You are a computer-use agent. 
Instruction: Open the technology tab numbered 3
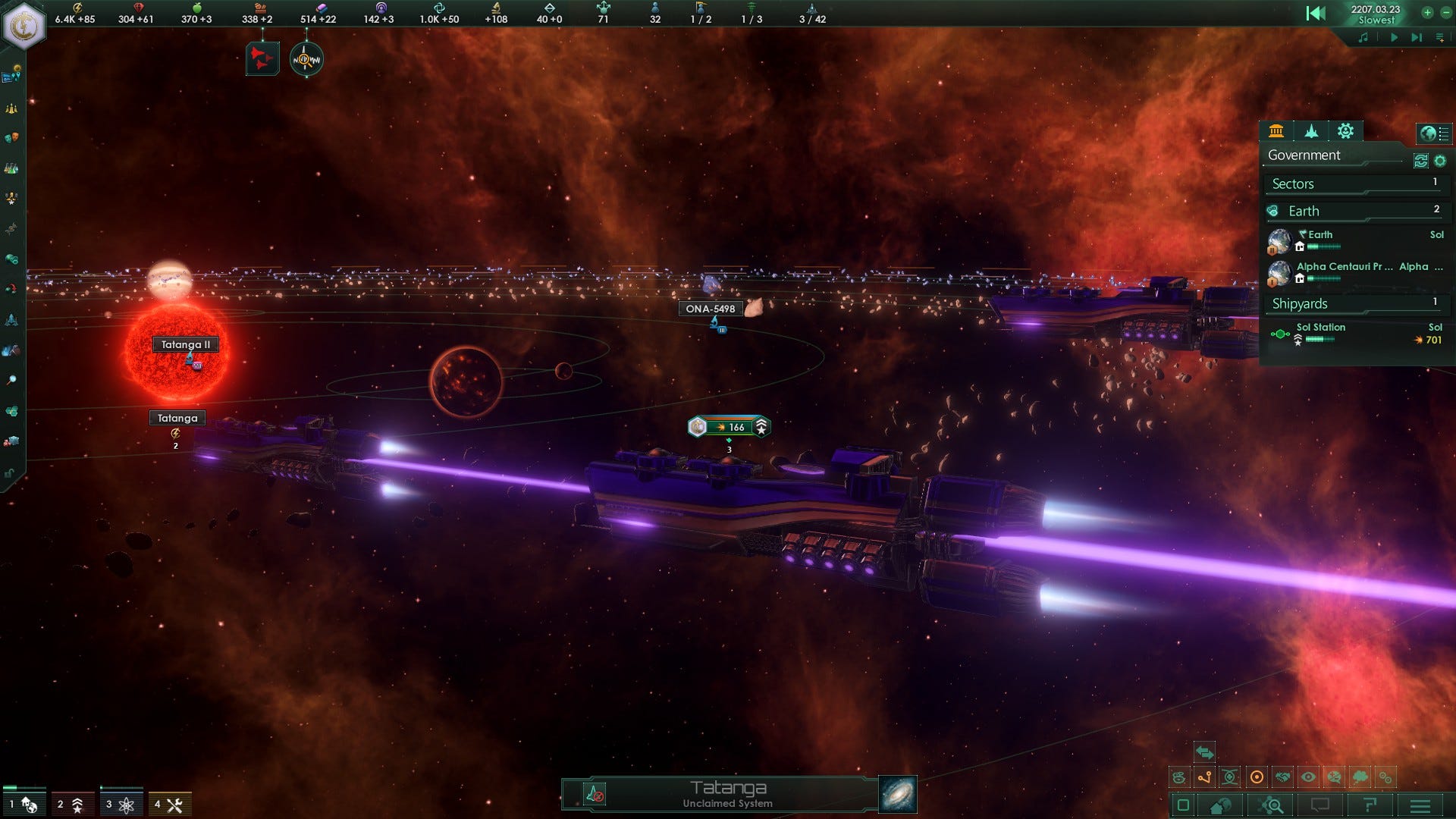[x=121, y=805]
